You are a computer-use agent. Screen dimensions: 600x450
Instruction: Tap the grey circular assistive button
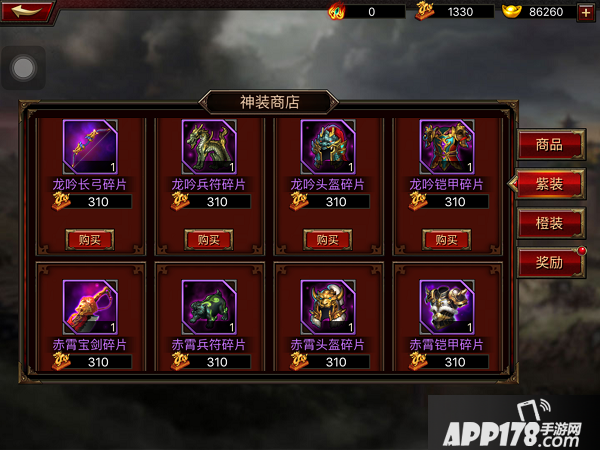click(x=23, y=68)
